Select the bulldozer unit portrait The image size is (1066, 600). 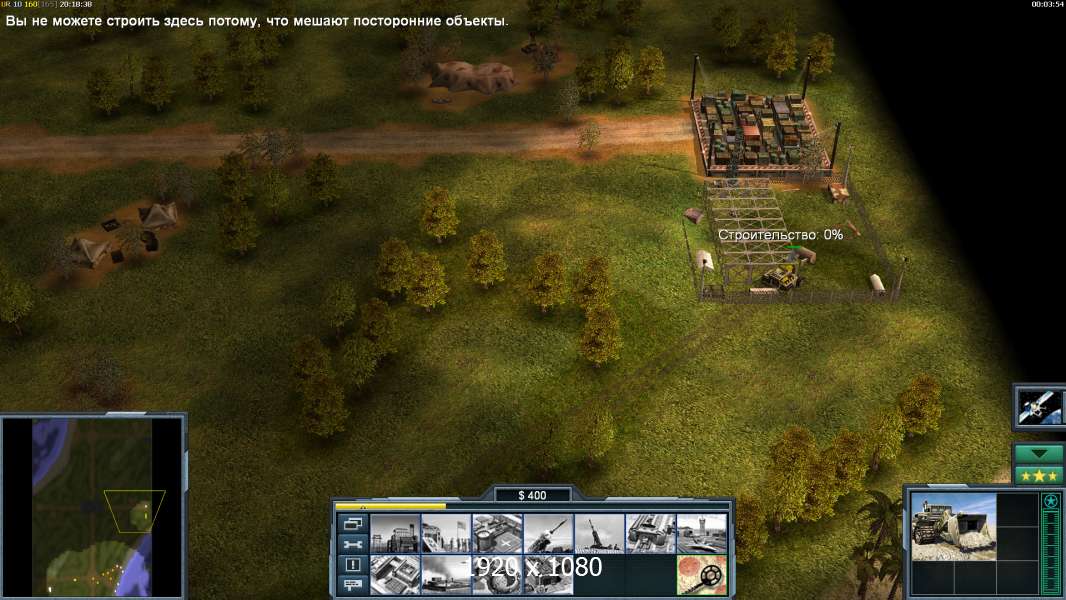[953, 526]
